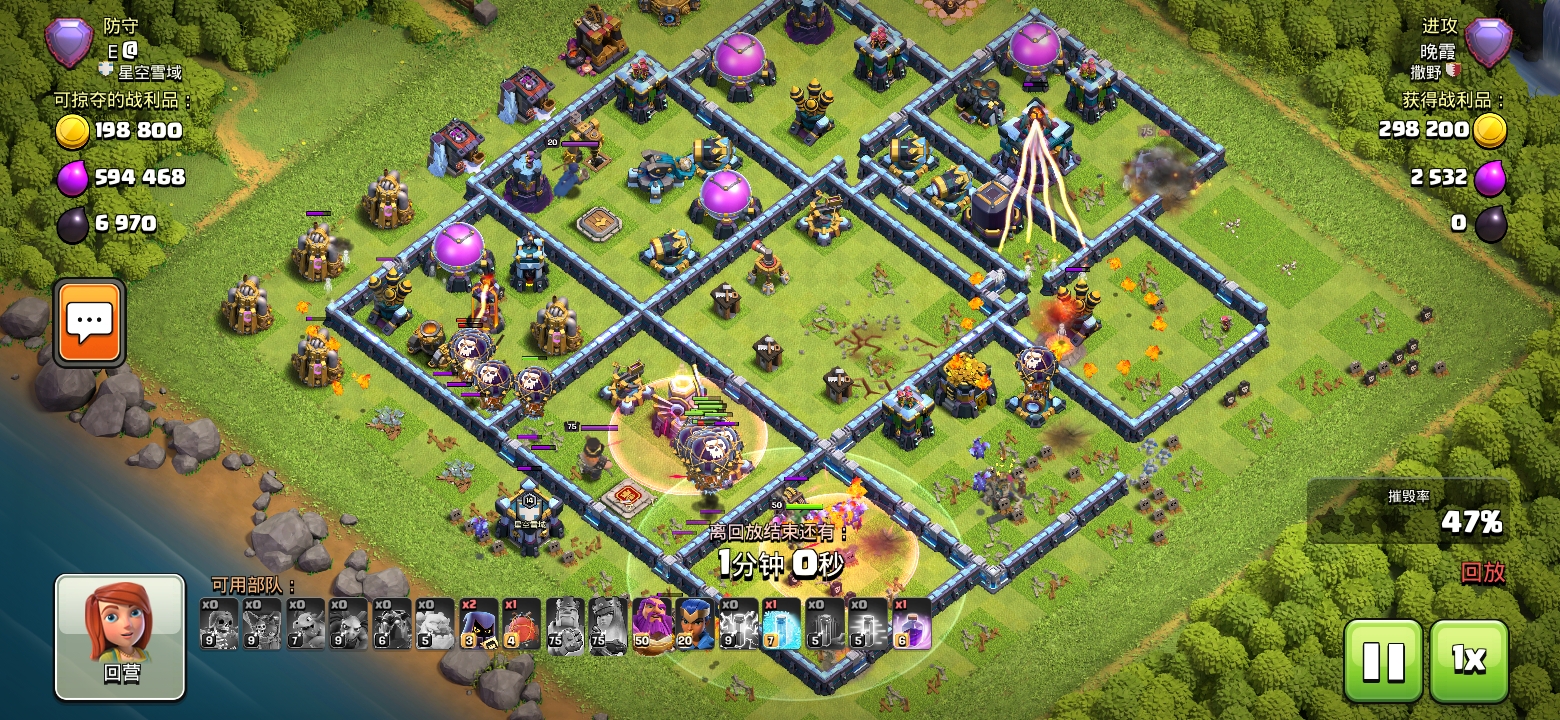Screen dimensions: 1560x720
Task: Select the Headhunter troop slot
Action: pyautogui.click(x=477, y=624)
